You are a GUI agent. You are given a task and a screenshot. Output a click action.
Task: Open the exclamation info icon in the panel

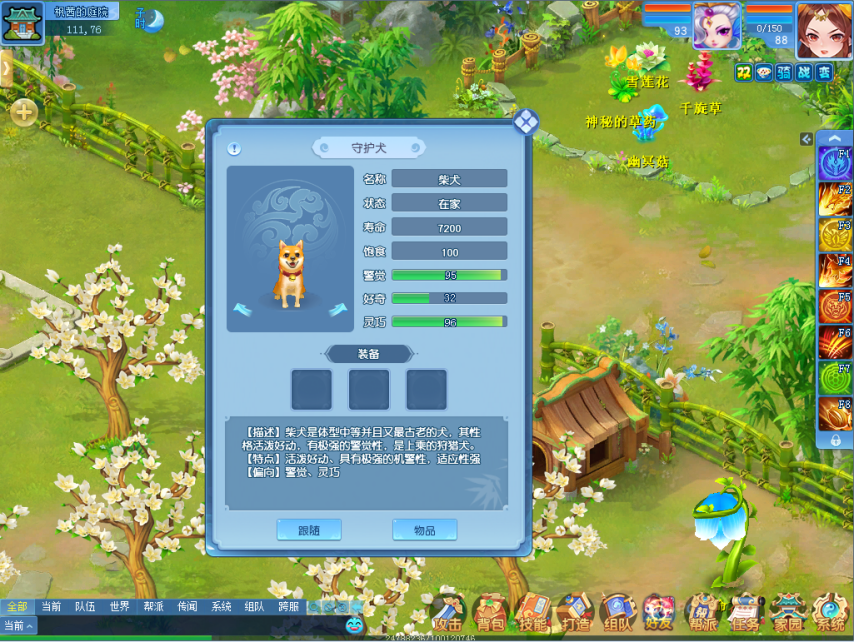pyautogui.click(x=233, y=149)
